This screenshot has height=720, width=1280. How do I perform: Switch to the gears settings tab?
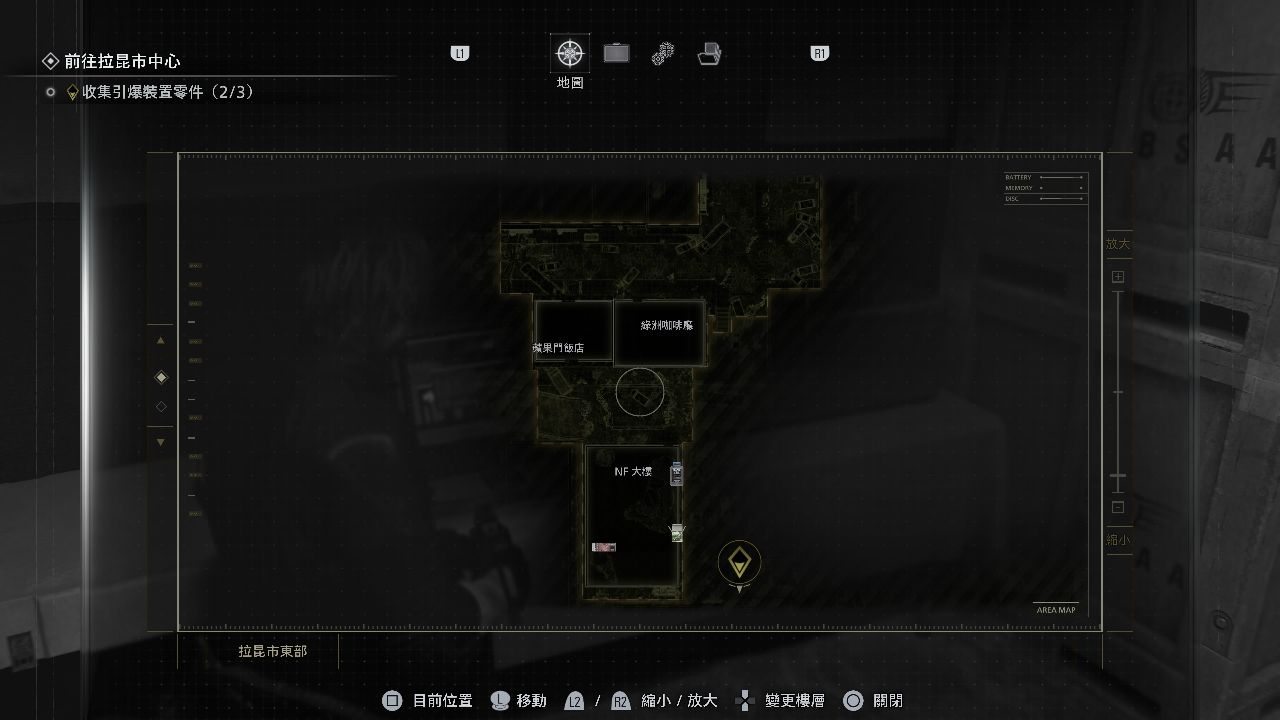pyautogui.click(x=662, y=53)
